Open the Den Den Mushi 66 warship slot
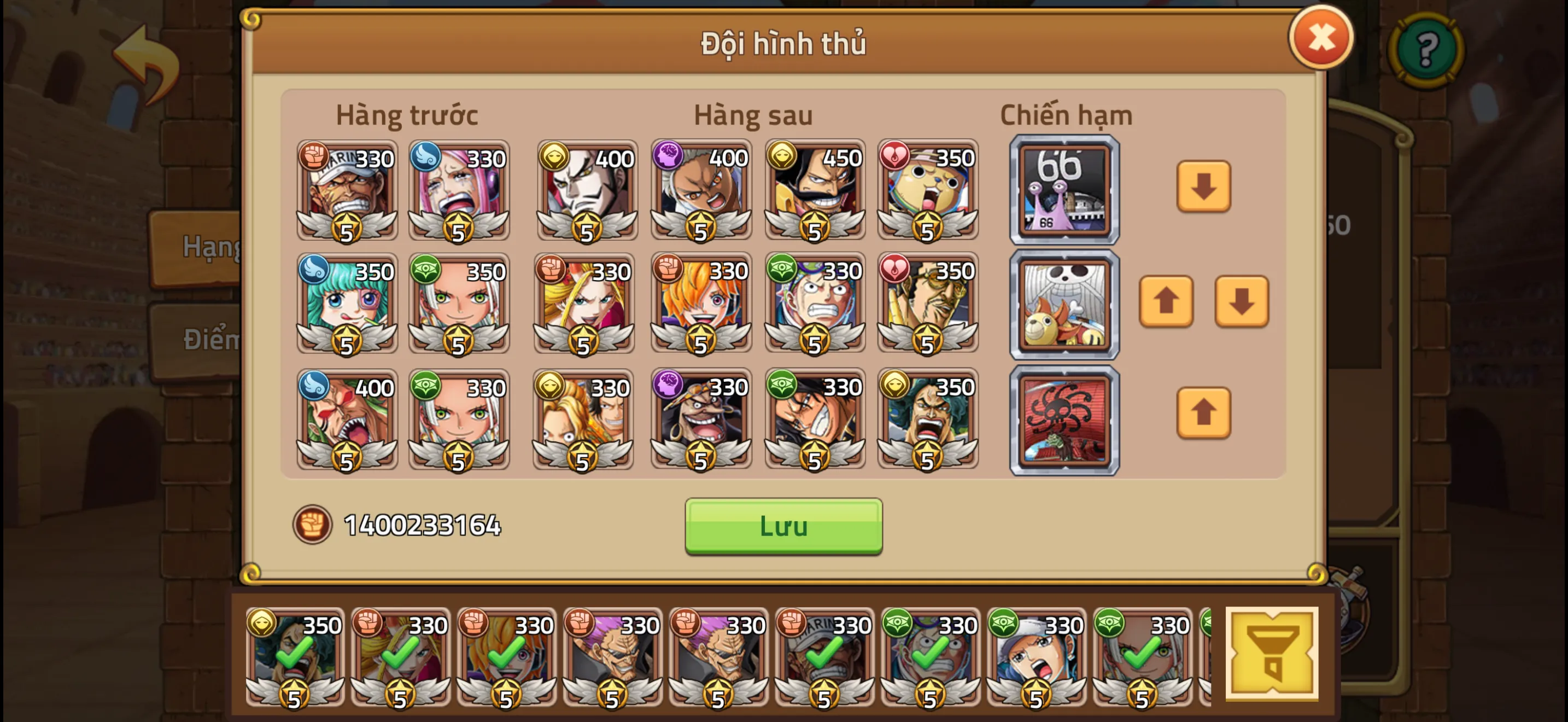The width and height of the screenshot is (1568, 722). tap(1064, 190)
